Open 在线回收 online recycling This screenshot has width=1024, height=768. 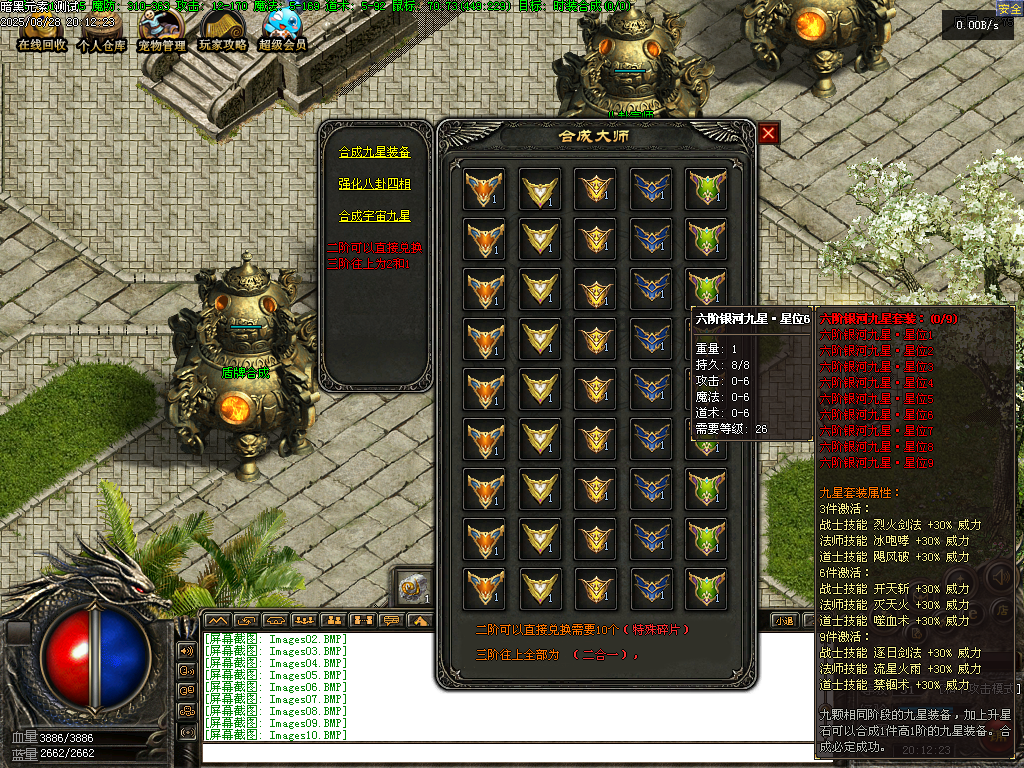(42, 31)
